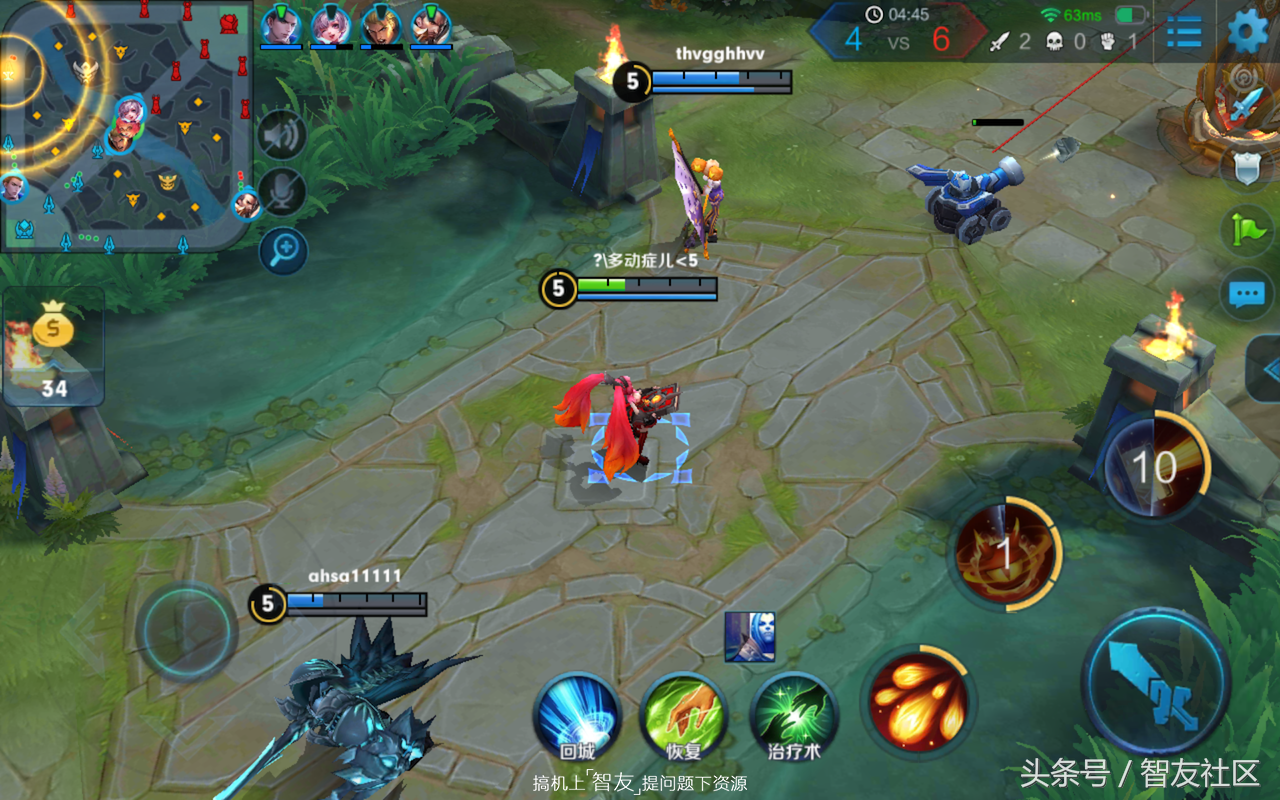Enlarge minimap with the magnifier button
The height and width of the screenshot is (800, 1280).
click(x=282, y=250)
